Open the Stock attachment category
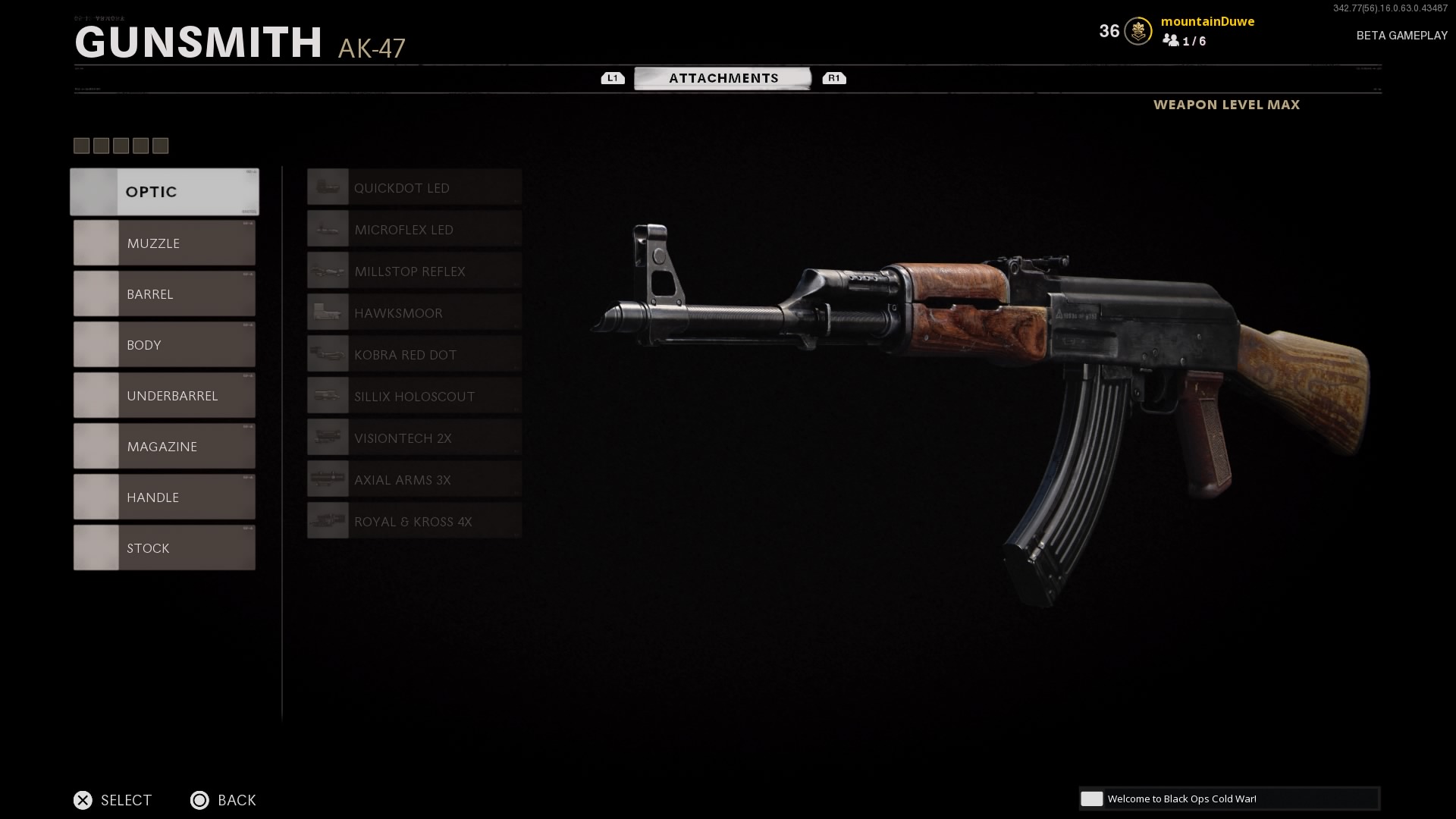 tap(165, 548)
